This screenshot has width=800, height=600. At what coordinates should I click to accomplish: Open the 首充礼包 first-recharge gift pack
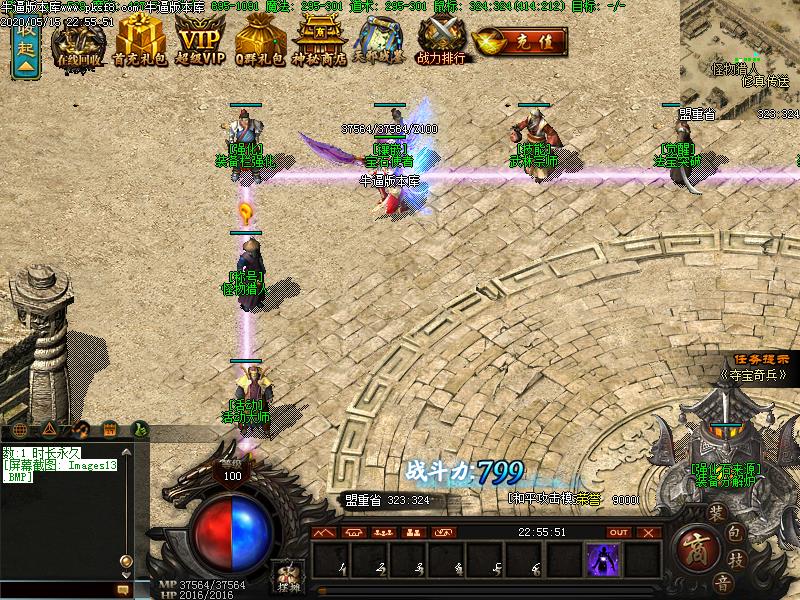point(140,40)
